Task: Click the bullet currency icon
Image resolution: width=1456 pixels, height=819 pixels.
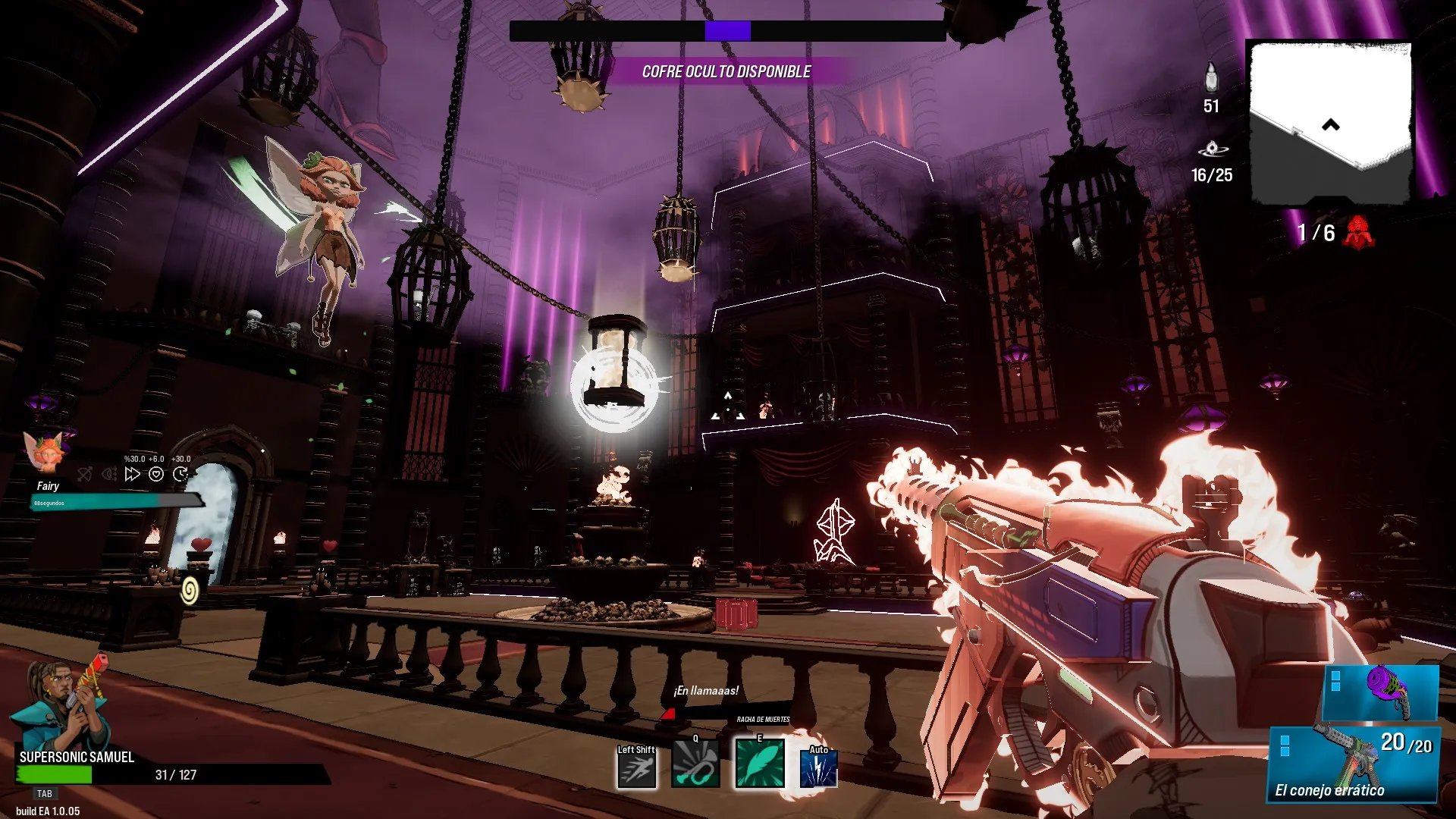Action: [x=1211, y=77]
